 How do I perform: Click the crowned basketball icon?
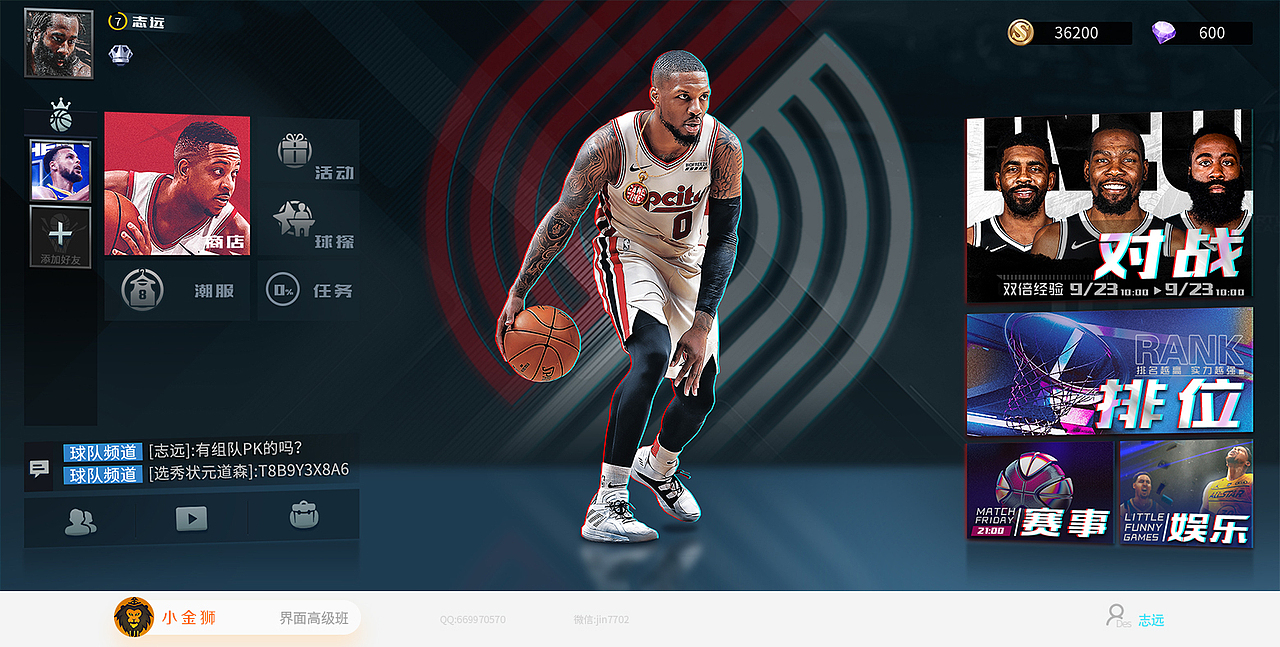click(x=61, y=116)
